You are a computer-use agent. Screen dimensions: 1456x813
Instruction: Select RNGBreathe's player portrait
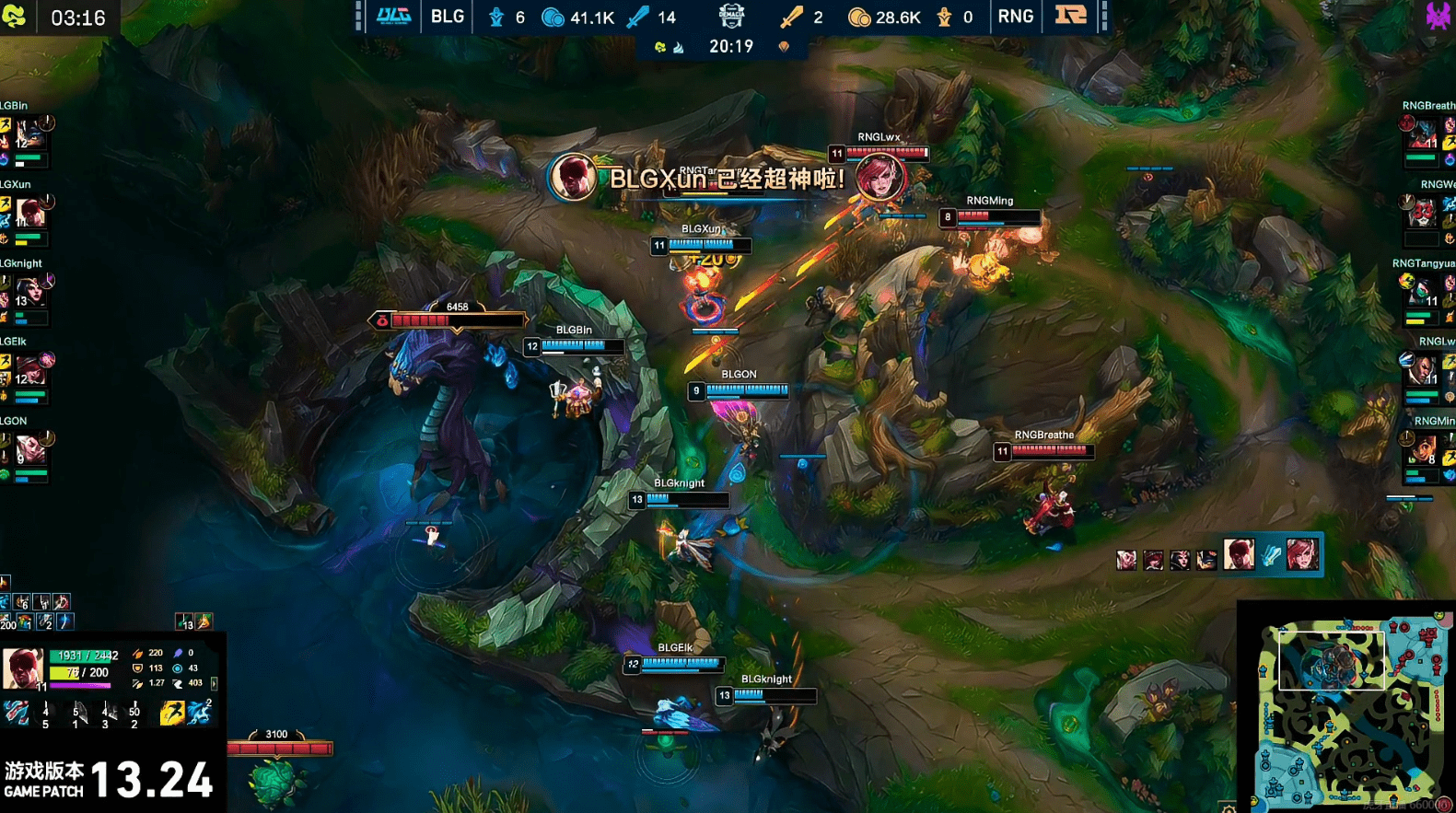click(x=1423, y=135)
